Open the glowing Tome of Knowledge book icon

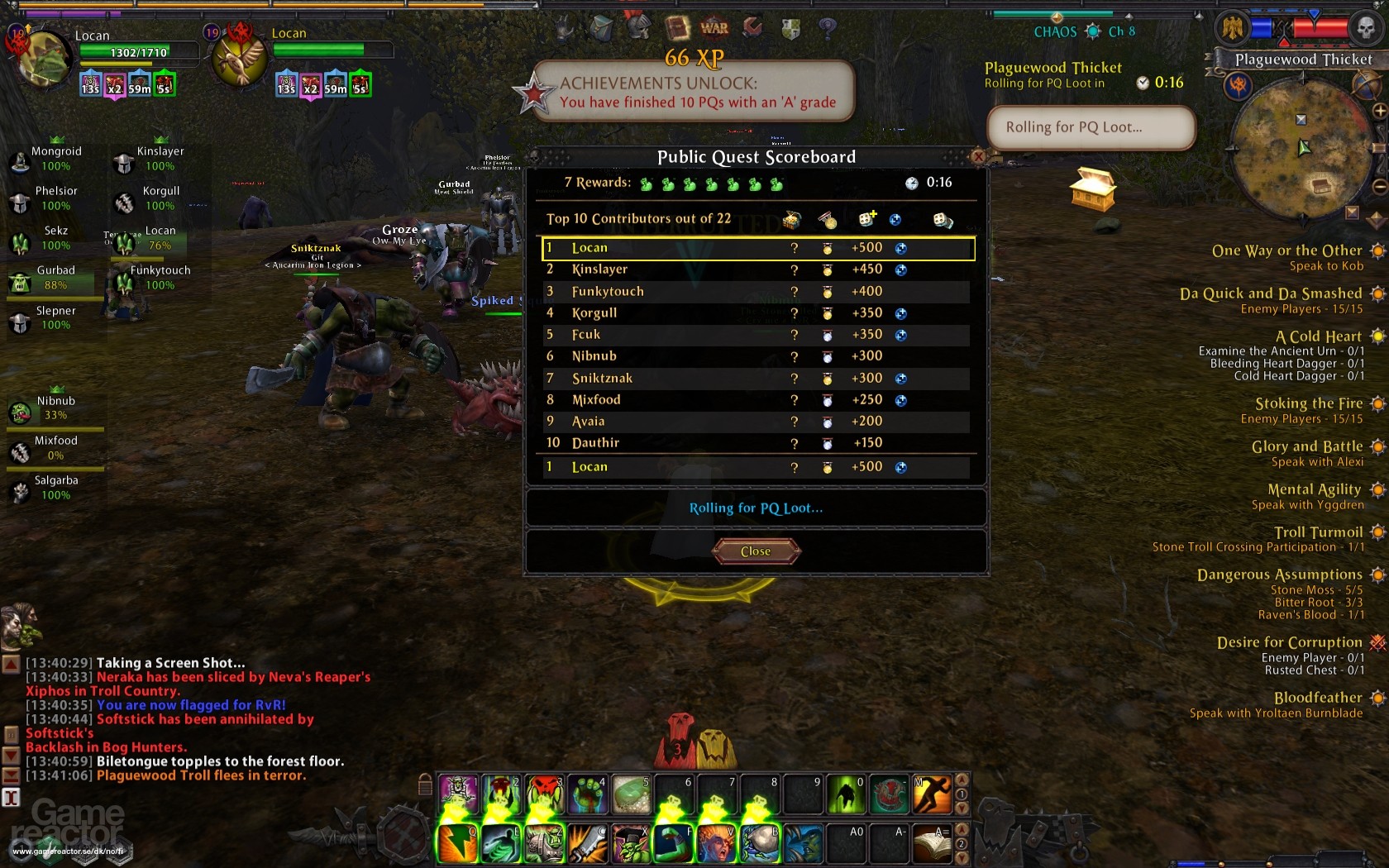[676, 26]
